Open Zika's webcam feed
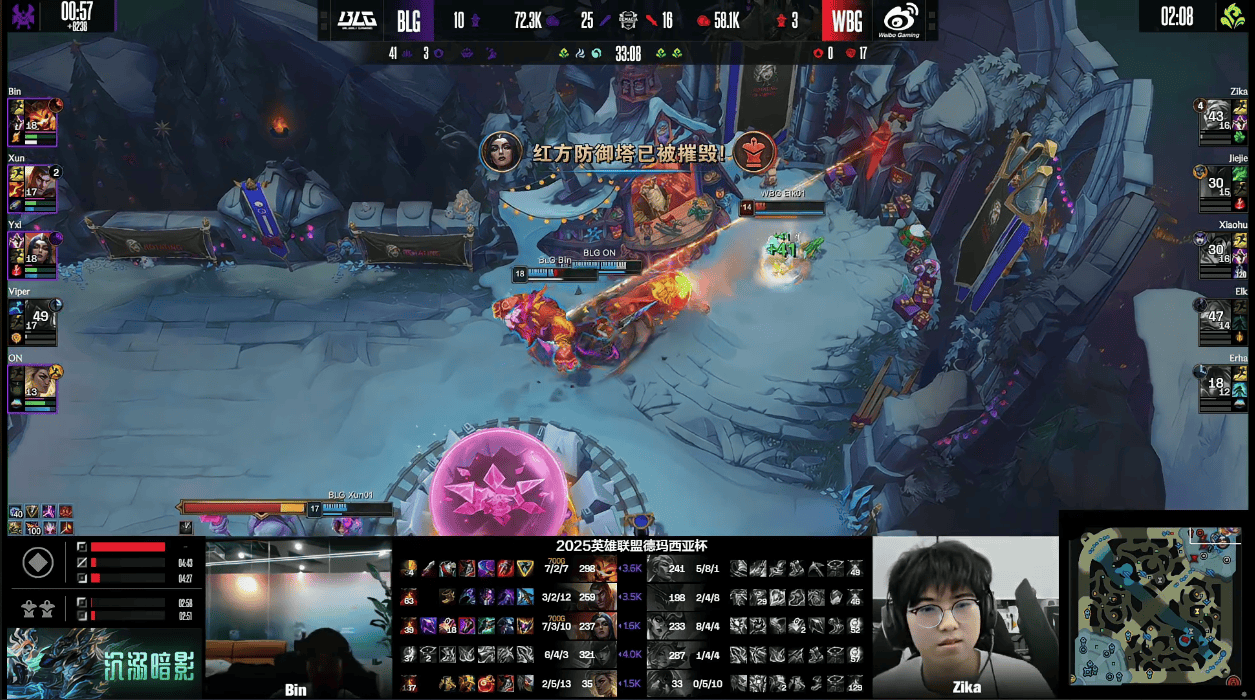 pos(964,616)
